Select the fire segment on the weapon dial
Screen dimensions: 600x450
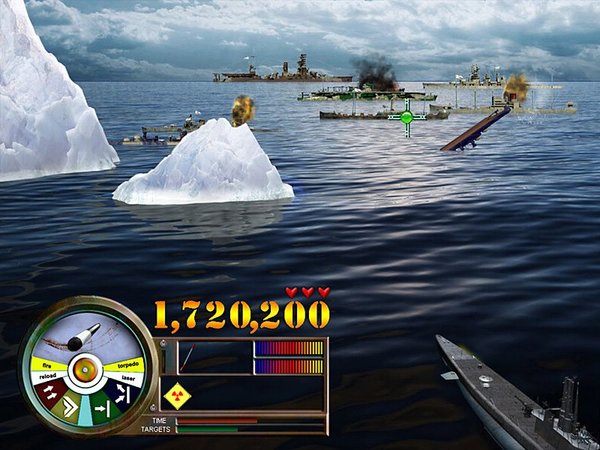48,363
